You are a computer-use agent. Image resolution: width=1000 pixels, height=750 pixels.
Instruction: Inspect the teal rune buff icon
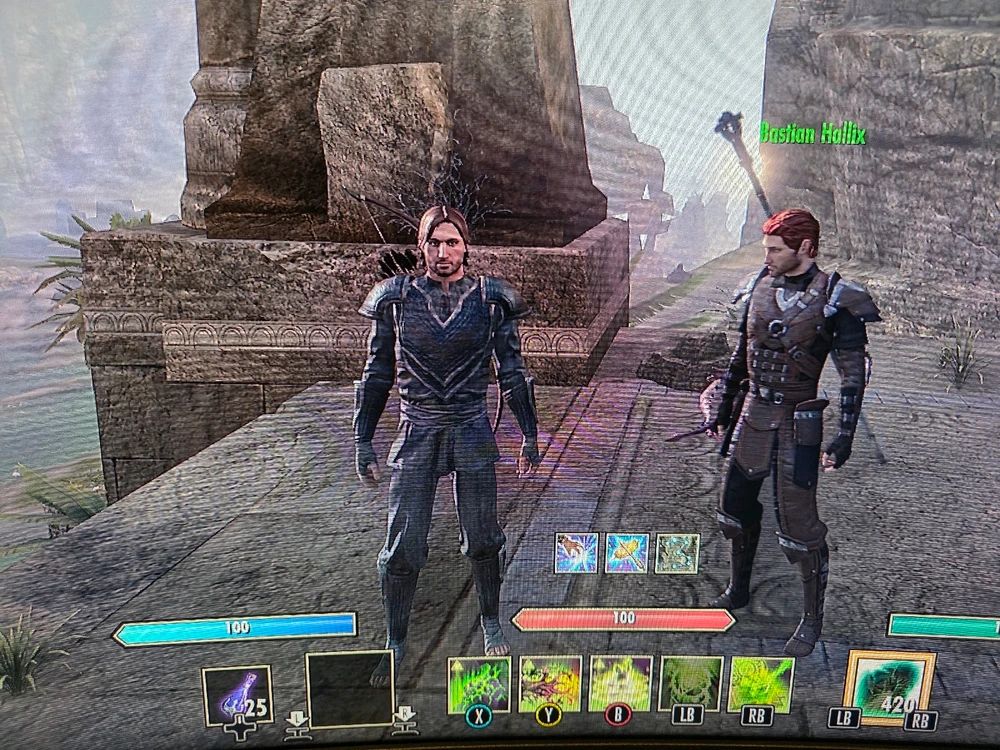coord(677,553)
